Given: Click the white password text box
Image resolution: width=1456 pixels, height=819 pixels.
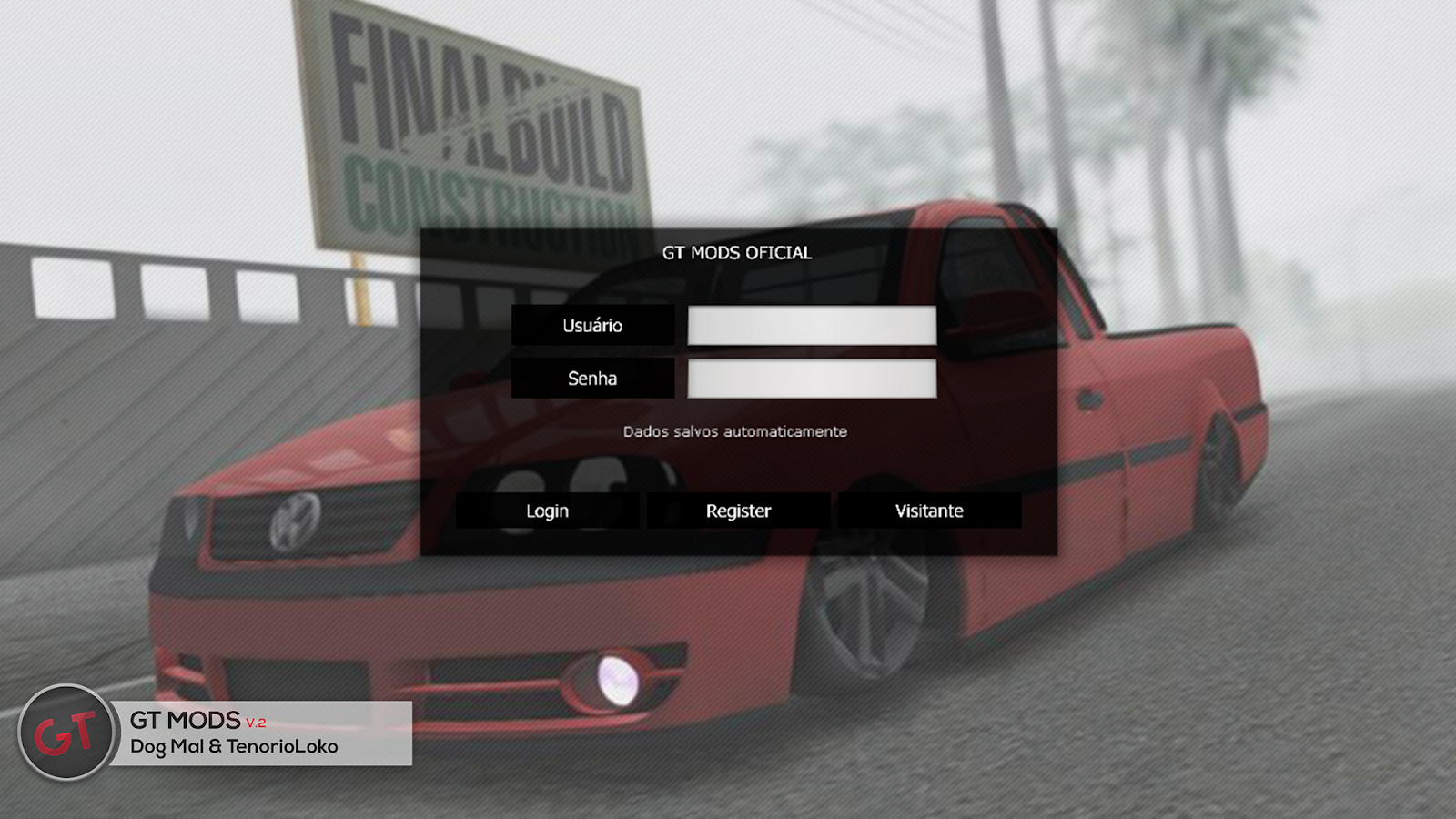Looking at the screenshot, I should tap(811, 378).
